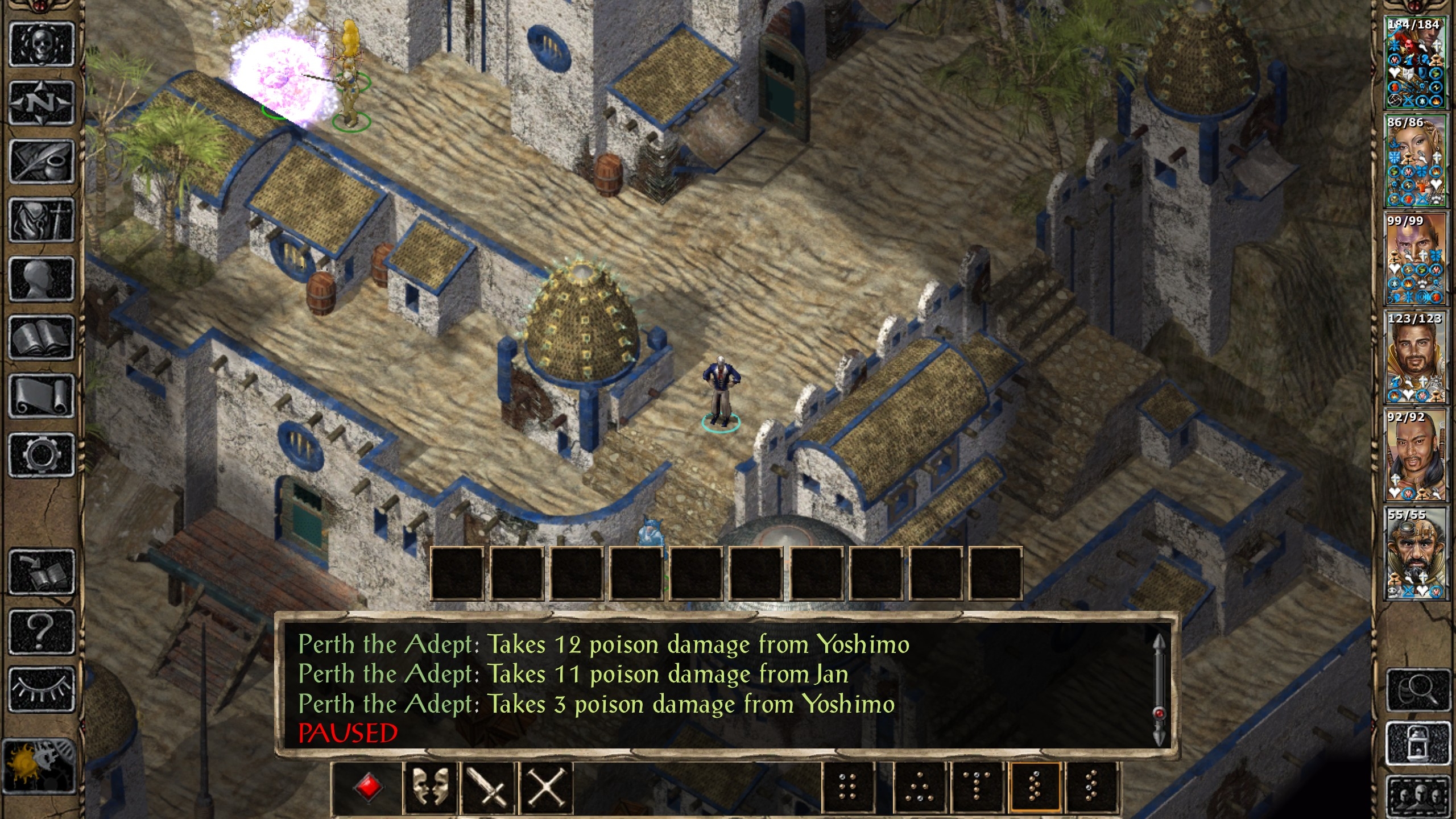Open the journal with the quill and inkpot icon

point(42,162)
